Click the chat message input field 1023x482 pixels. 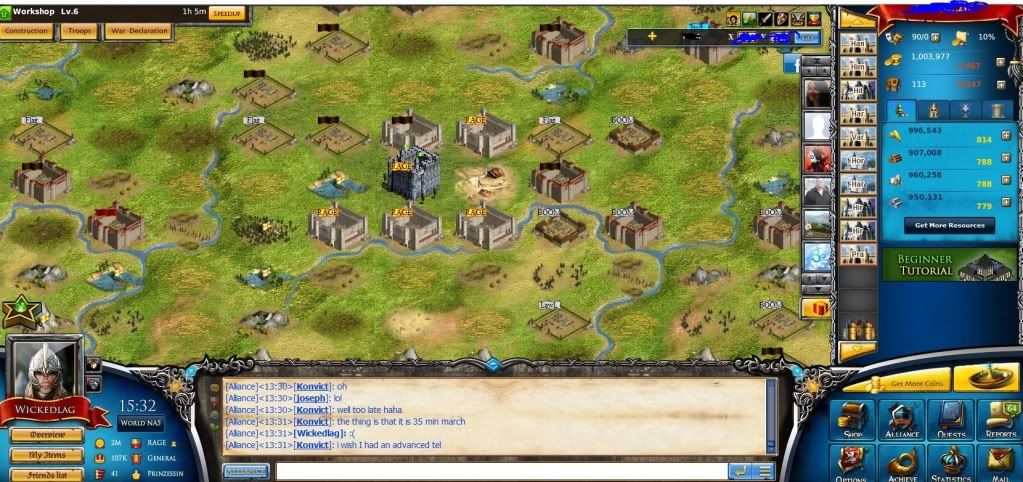500,471
